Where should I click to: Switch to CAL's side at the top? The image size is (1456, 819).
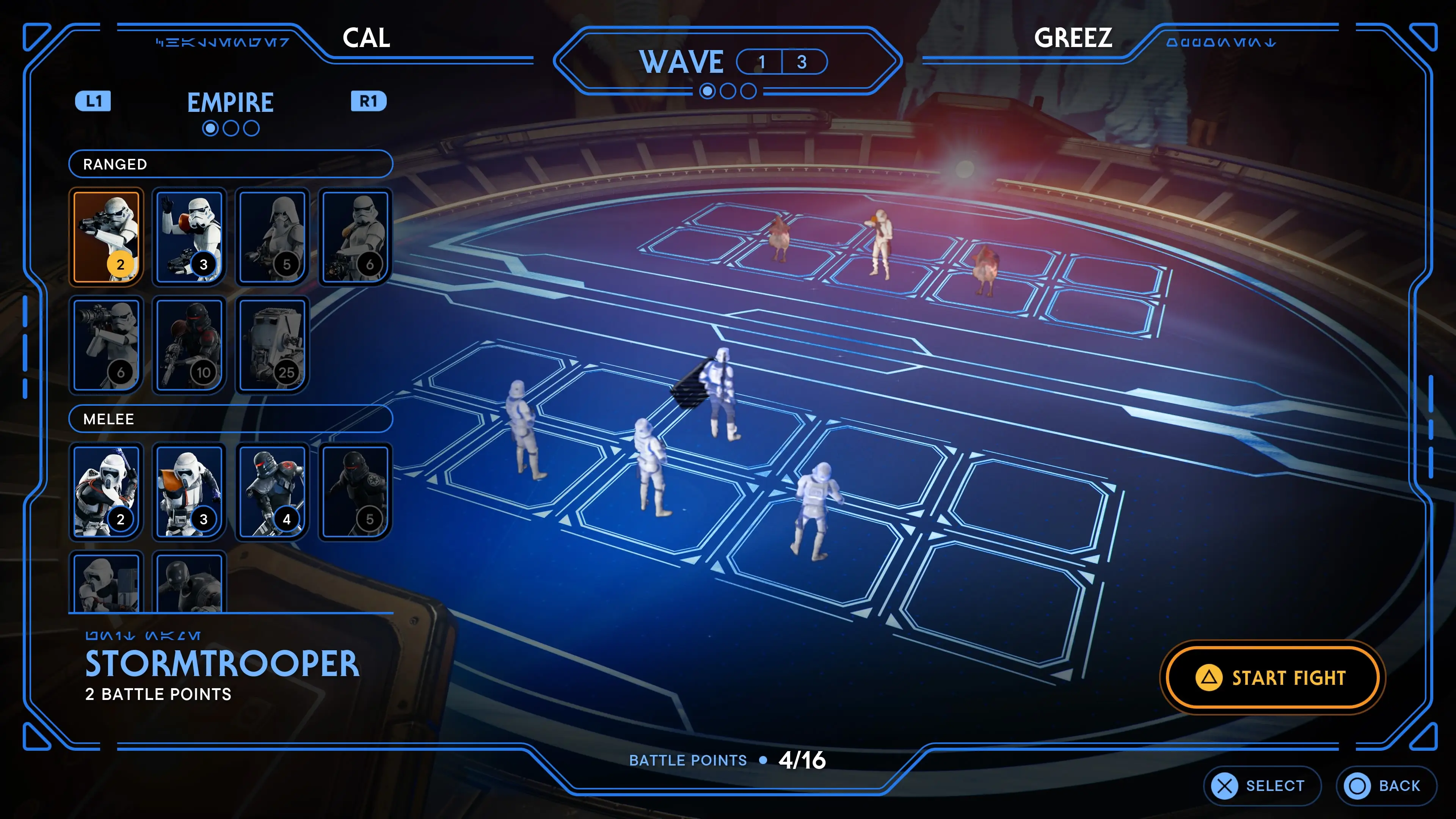367,38
